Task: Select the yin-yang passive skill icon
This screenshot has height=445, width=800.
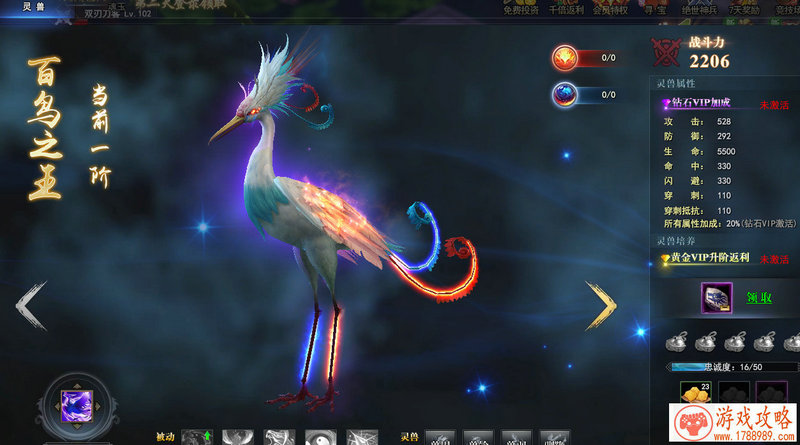Action: pyautogui.click(x=320, y=437)
